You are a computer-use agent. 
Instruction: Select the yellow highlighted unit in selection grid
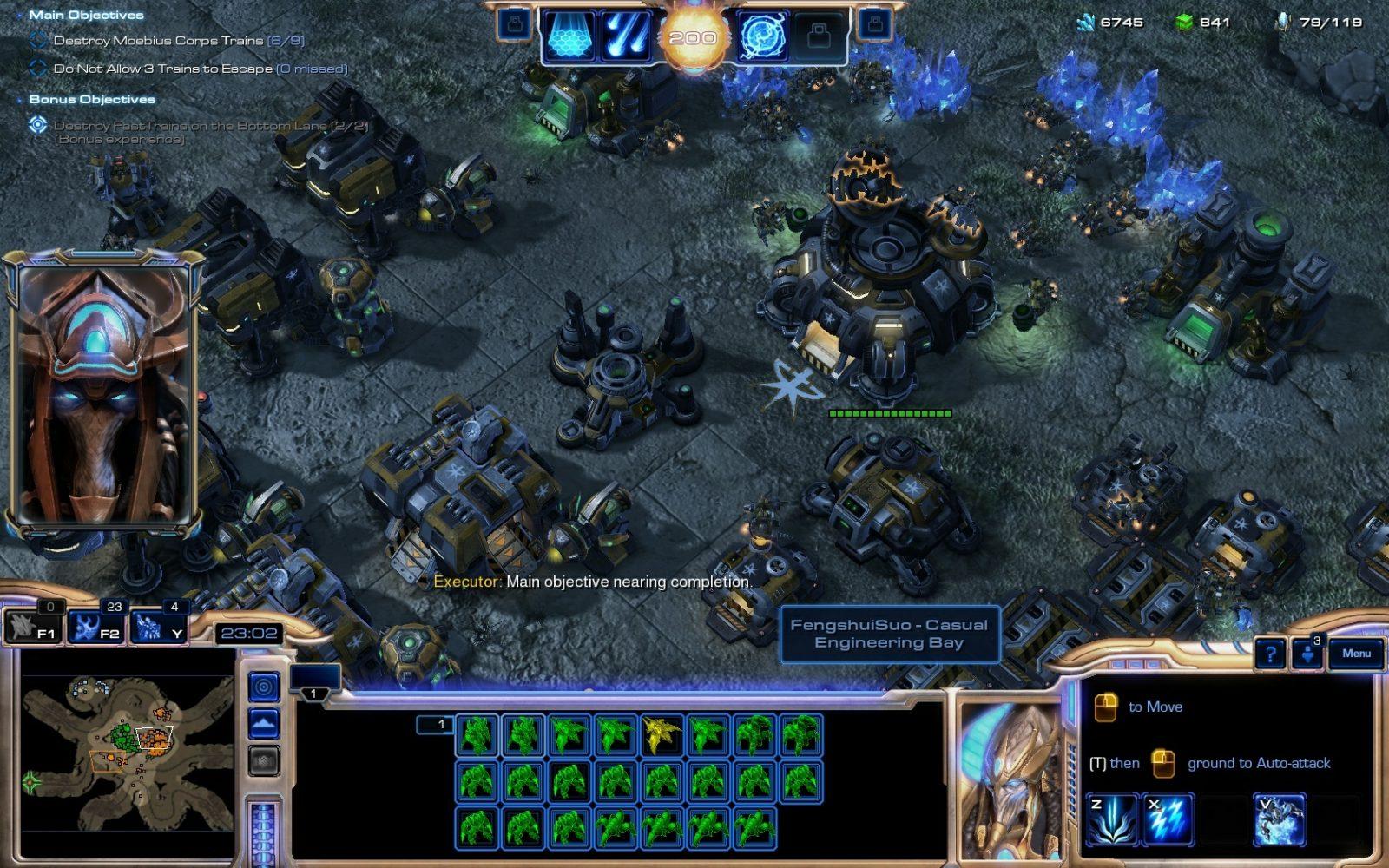663,734
